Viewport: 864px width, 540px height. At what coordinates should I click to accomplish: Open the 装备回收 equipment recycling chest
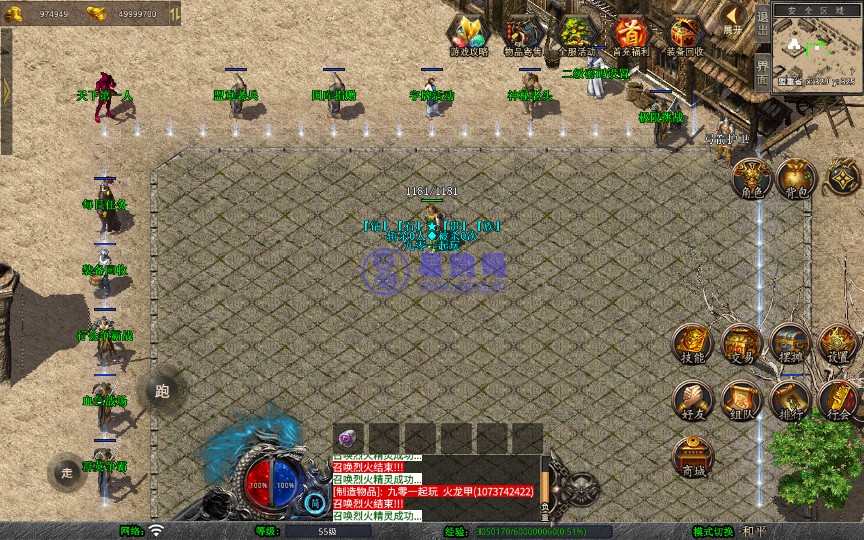(685, 36)
